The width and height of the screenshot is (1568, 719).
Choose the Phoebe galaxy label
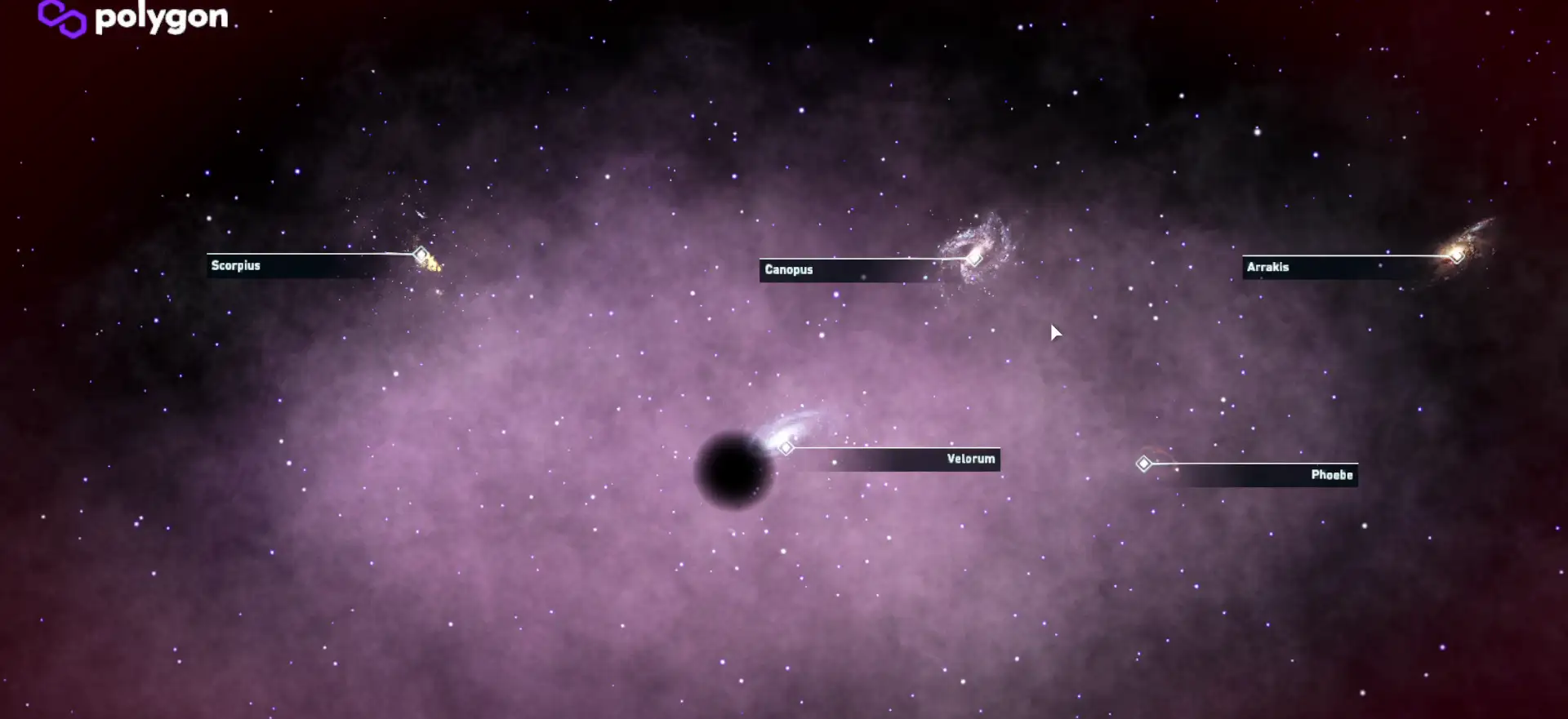(x=1331, y=475)
